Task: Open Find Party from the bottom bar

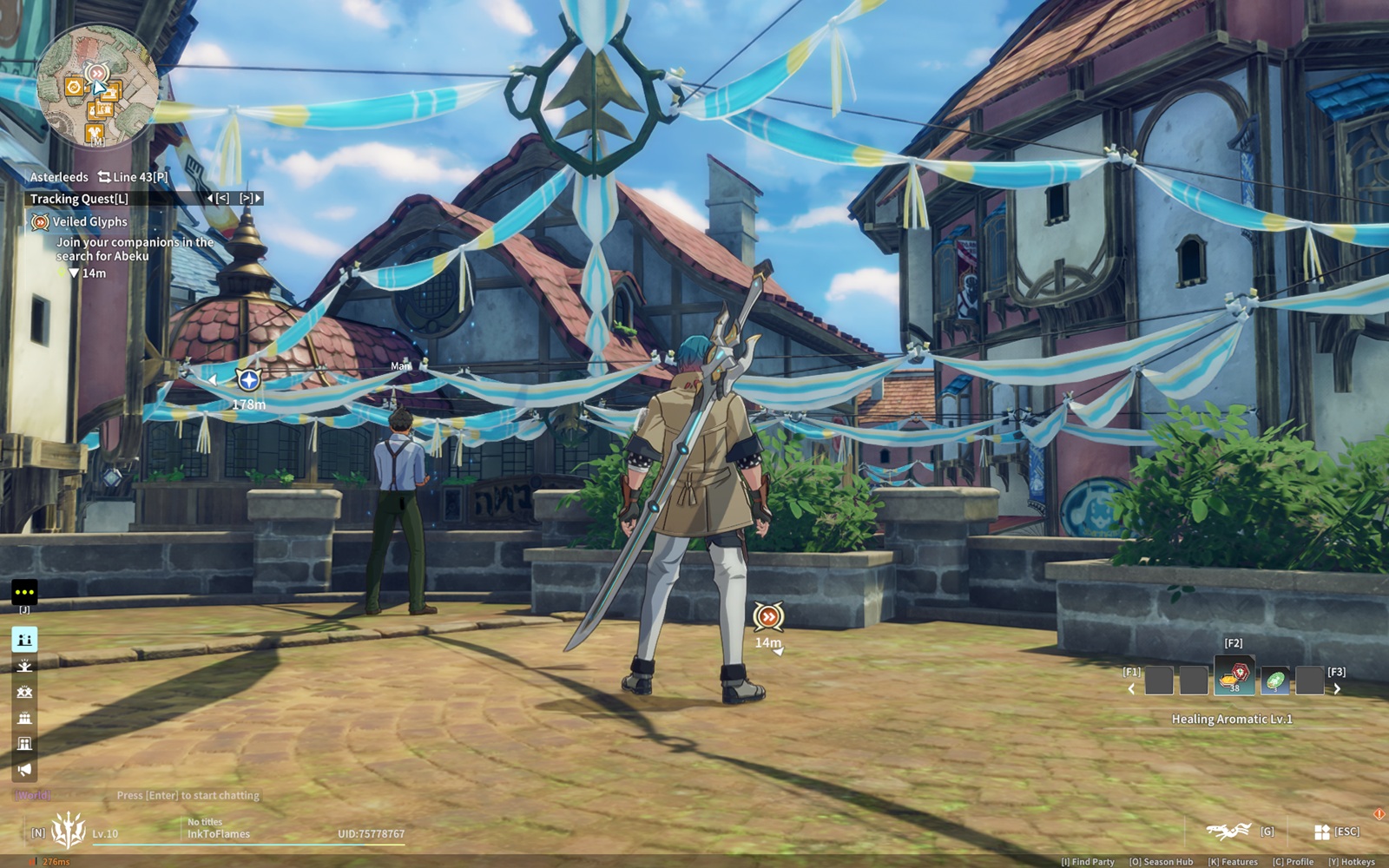Action: (1088, 862)
